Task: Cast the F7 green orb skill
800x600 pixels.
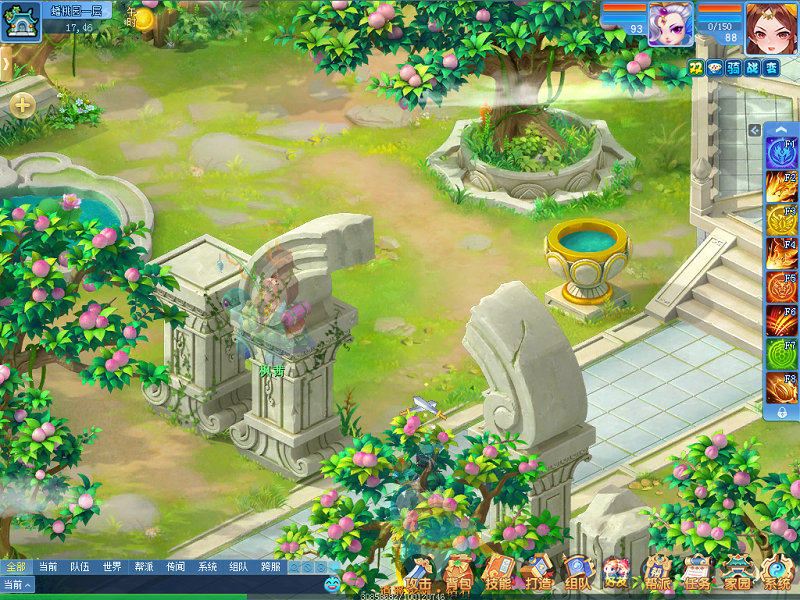Action: point(781,355)
